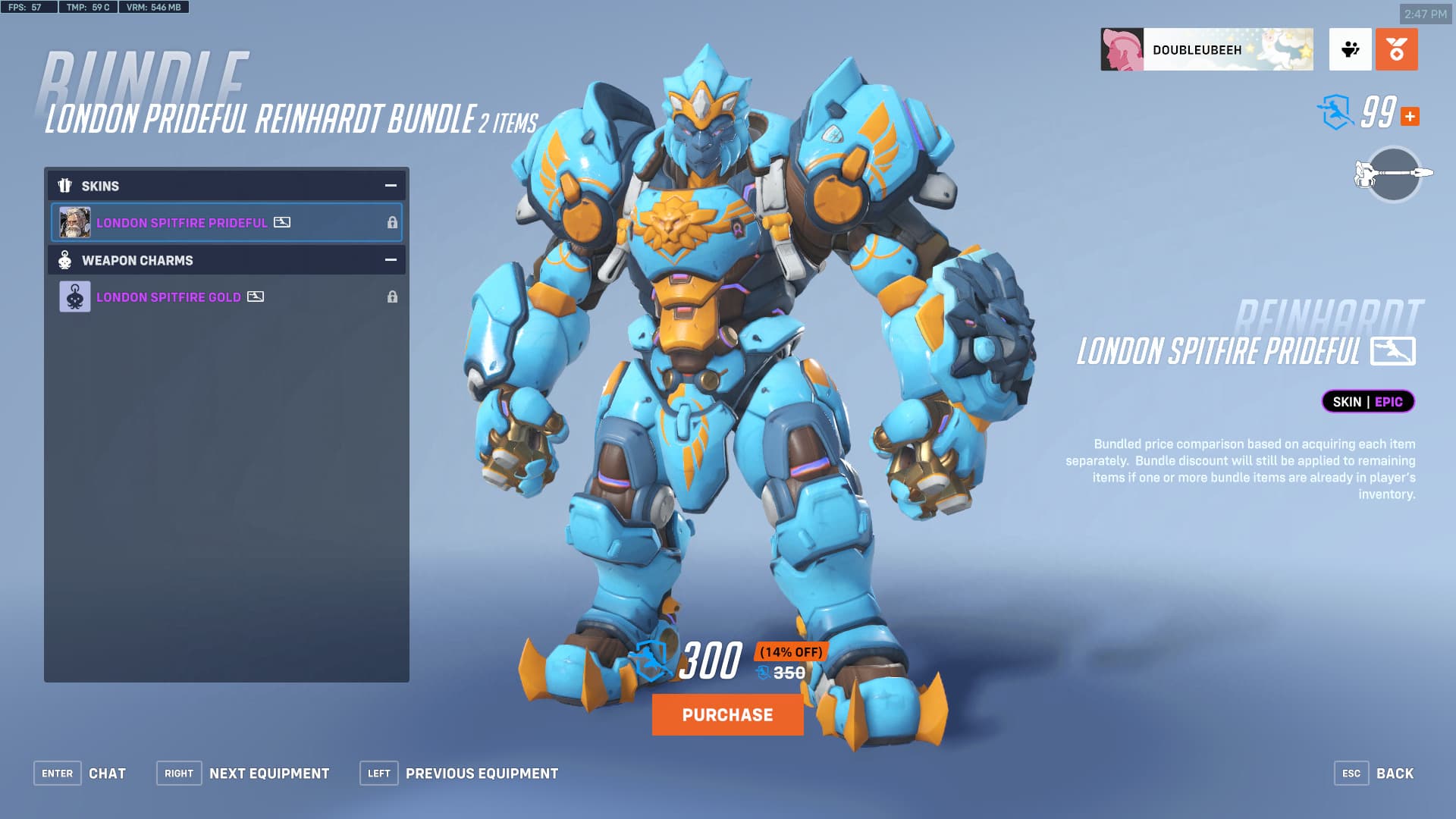This screenshot has width=1456, height=819.
Task: Click the orange medal challenges icon
Action: point(1396,50)
